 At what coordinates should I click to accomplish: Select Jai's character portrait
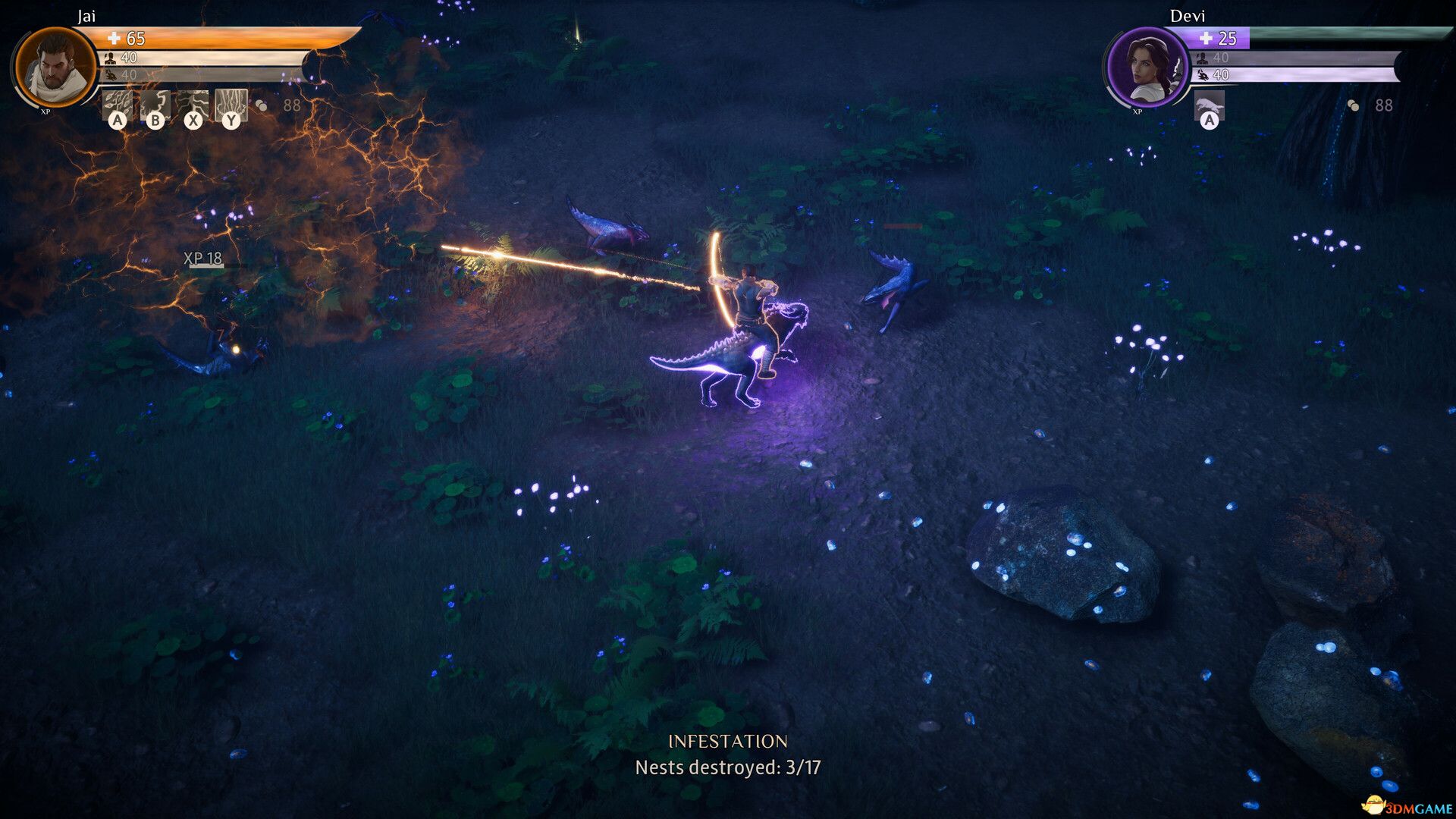[x=55, y=68]
